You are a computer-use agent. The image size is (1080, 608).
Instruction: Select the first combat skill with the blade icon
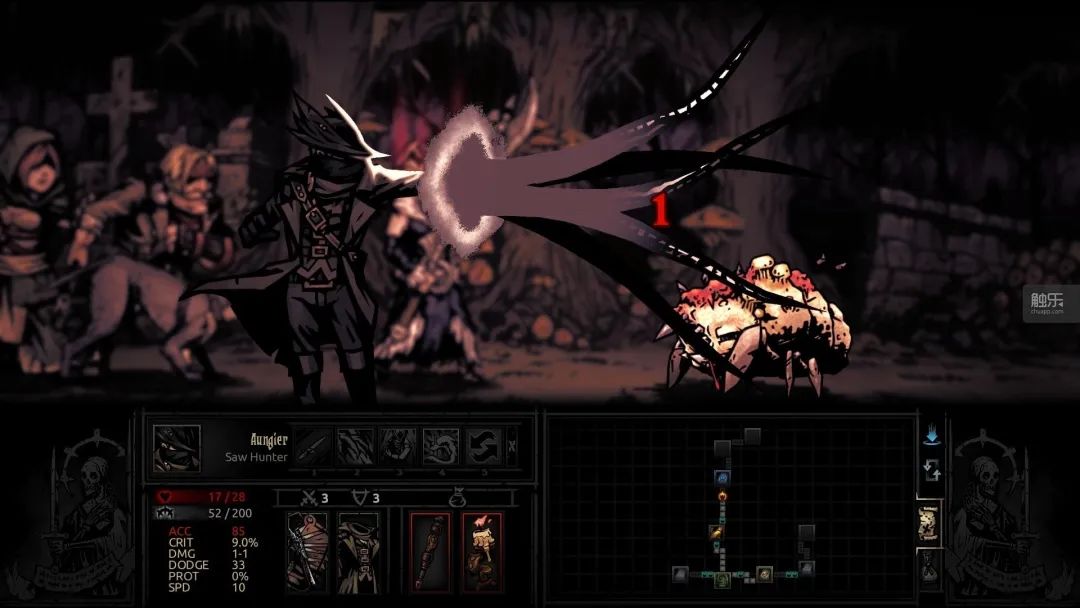[x=312, y=447]
